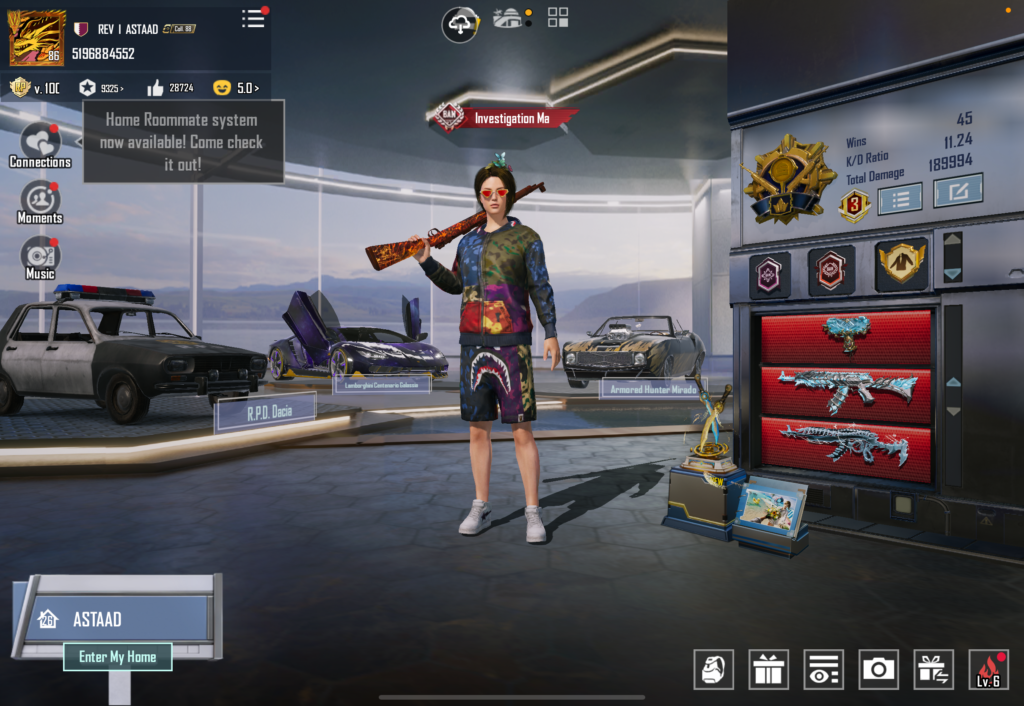Open the flame Lv.6 icon

pyautogui.click(x=988, y=669)
